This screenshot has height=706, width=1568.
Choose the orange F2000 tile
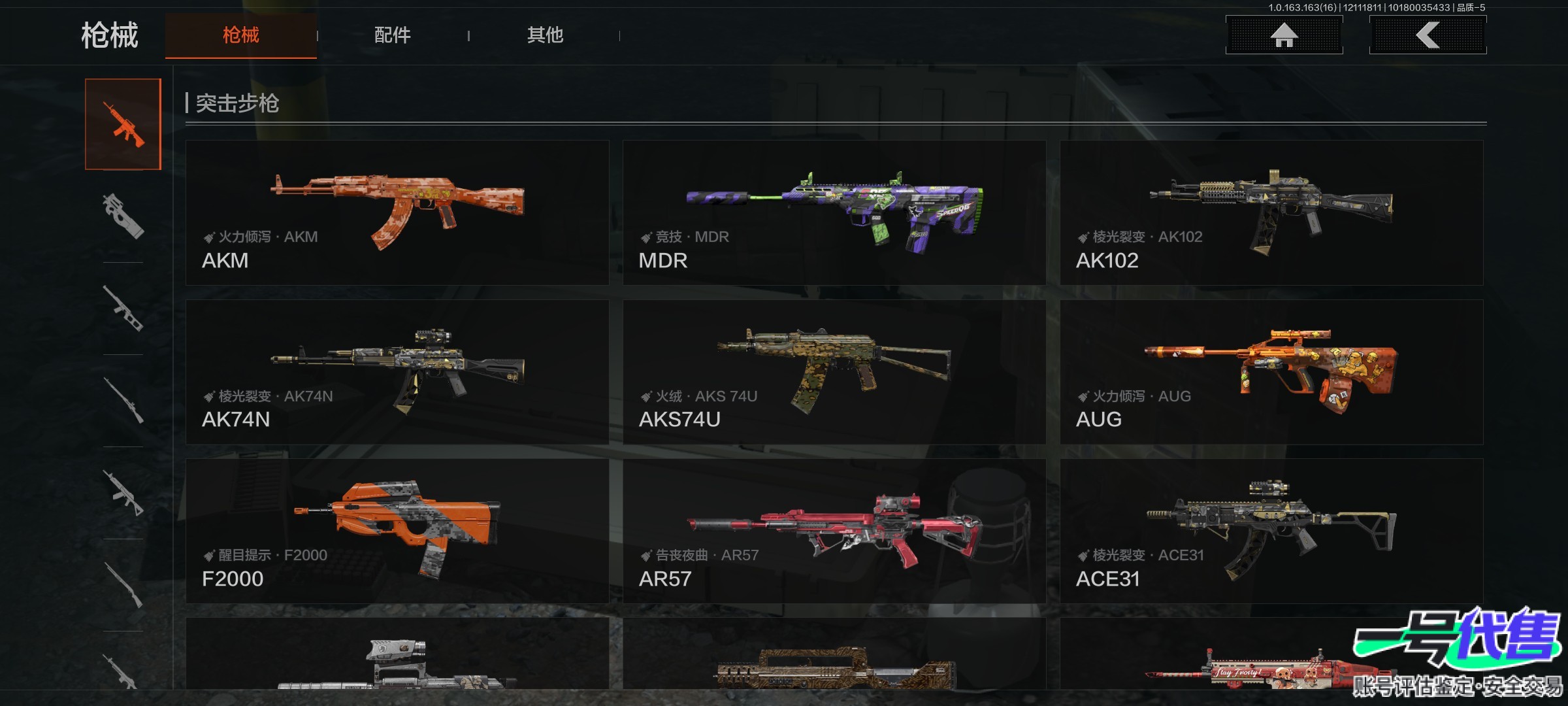397,531
